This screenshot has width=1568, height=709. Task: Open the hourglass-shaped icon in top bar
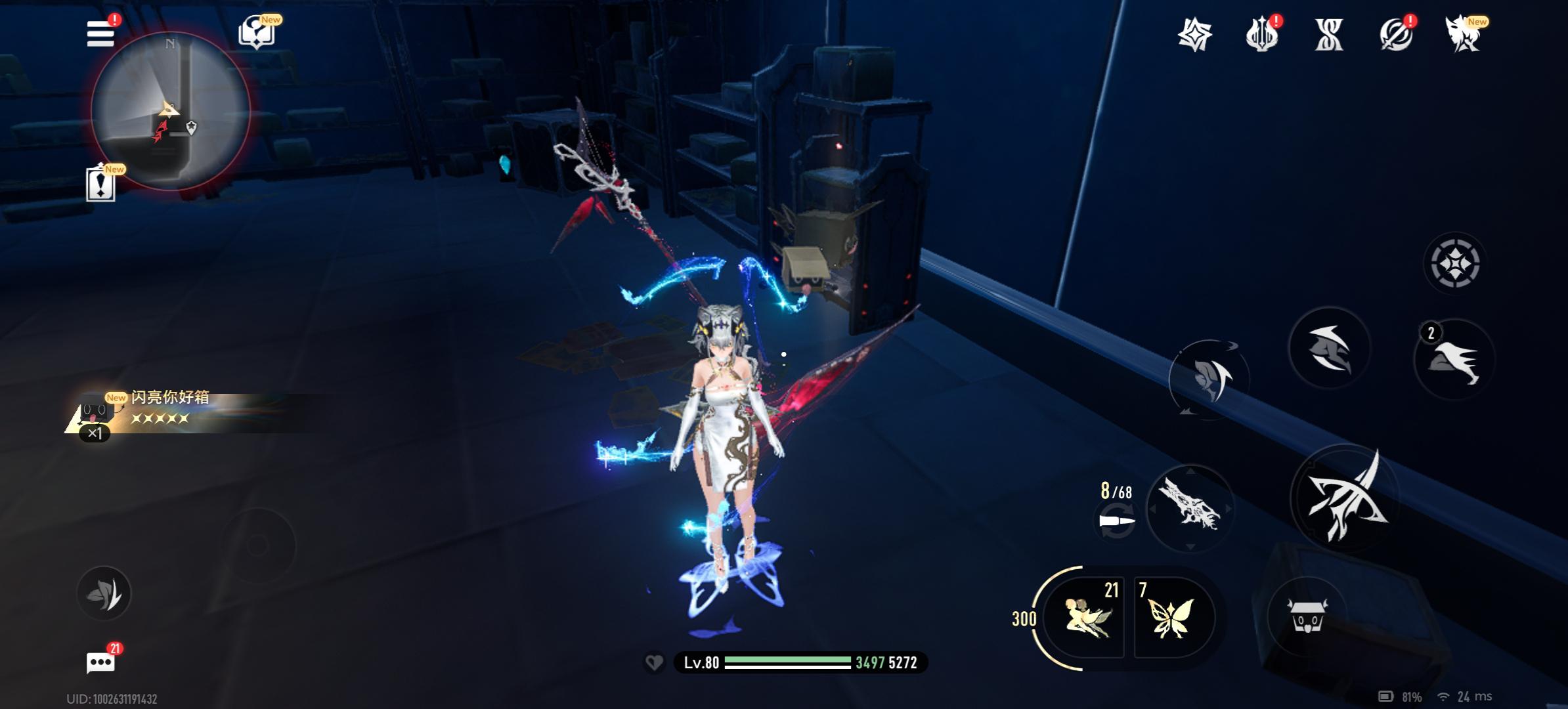tap(1329, 34)
